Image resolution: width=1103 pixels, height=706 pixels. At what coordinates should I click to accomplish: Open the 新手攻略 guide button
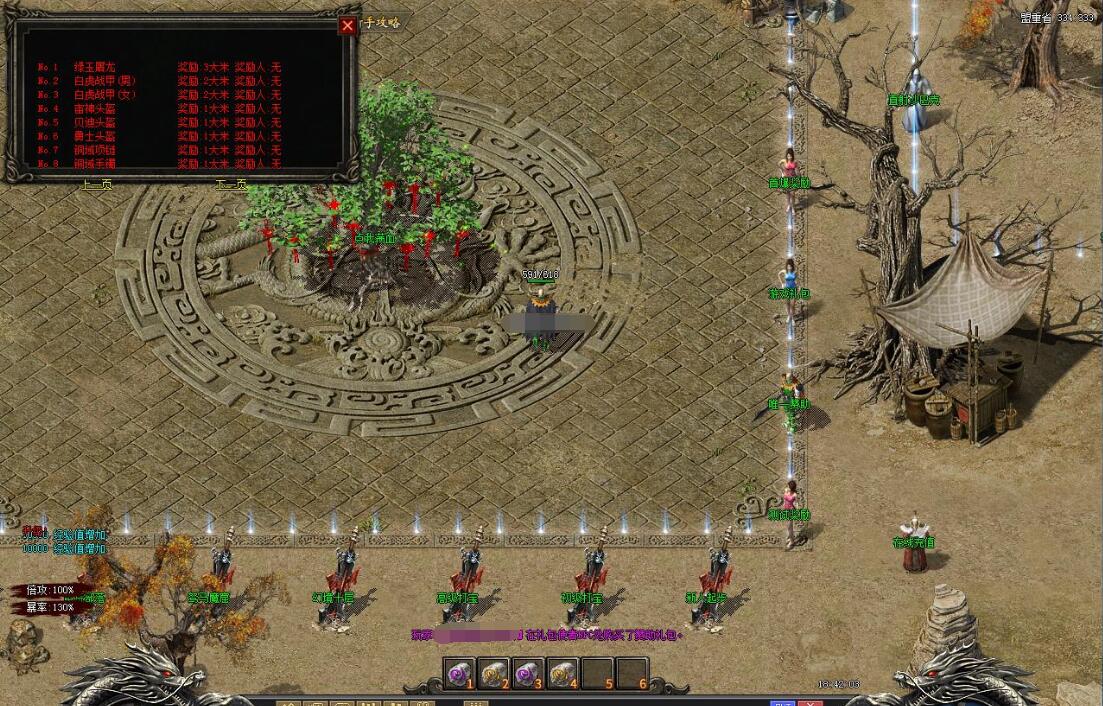click(x=382, y=22)
